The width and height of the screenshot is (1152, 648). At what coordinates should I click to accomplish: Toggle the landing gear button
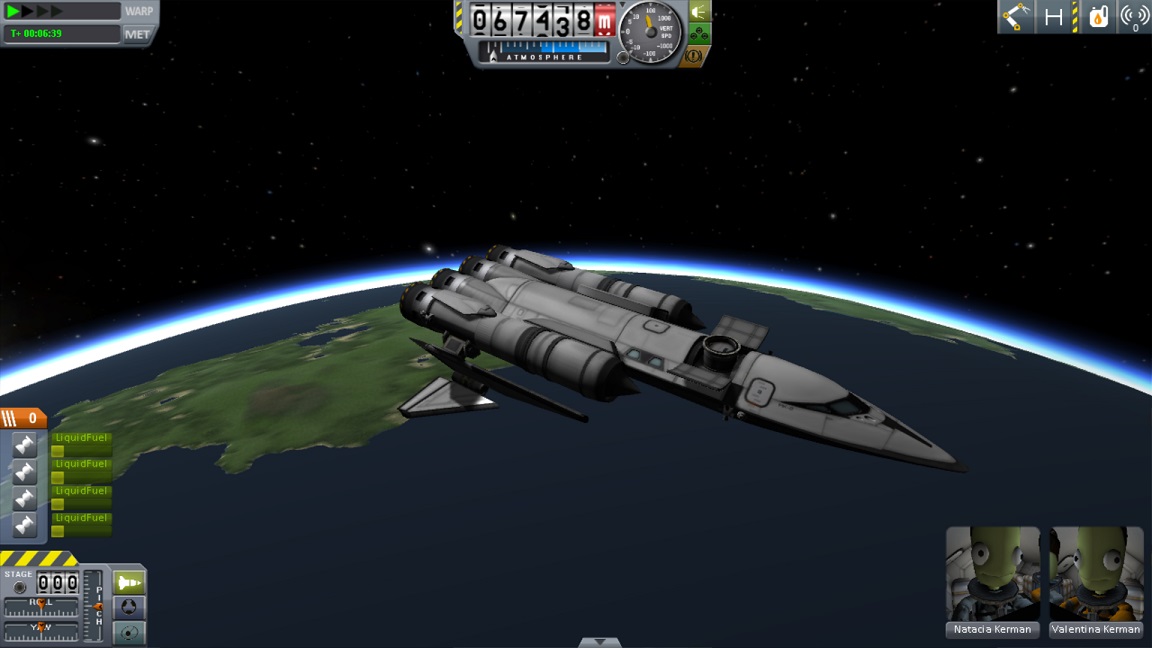click(x=700, y=35)
